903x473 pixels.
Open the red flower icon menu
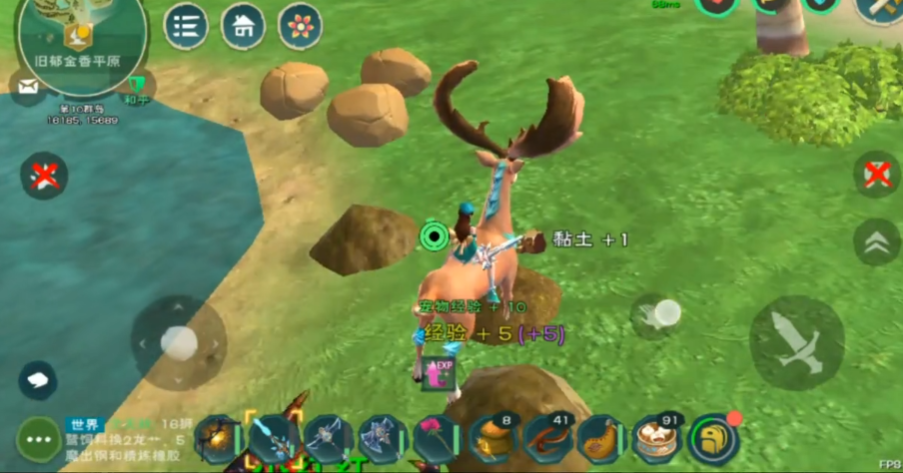(300, 26)
